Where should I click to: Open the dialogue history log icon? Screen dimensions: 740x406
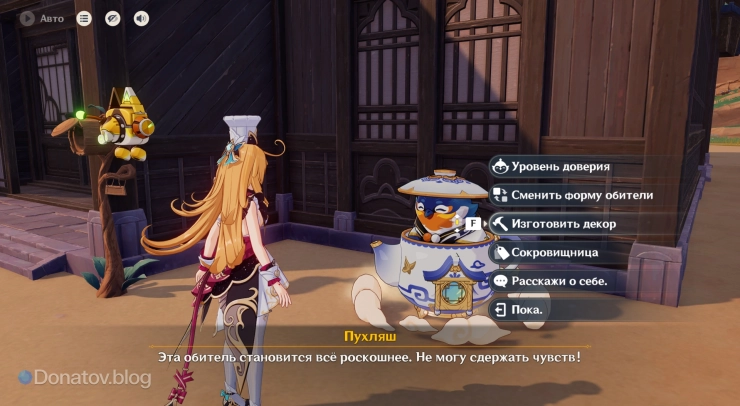point(84,18)
